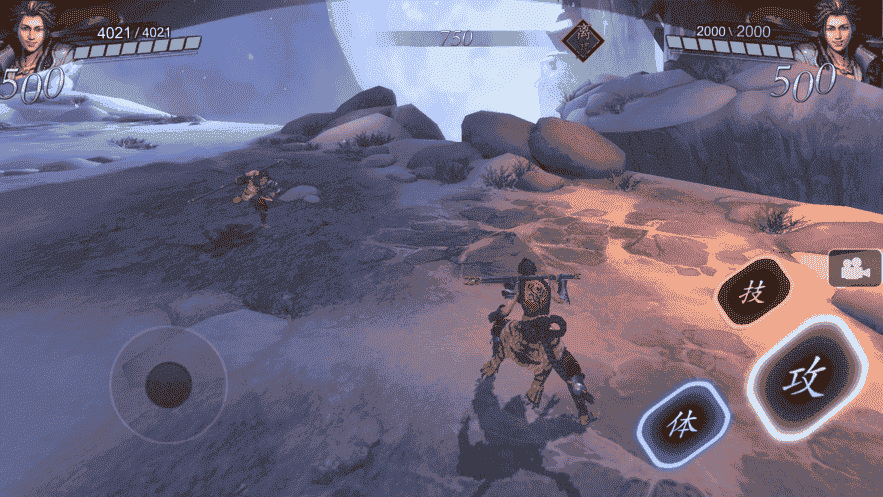Toggle the camera view icon

(x=853, y=268)
